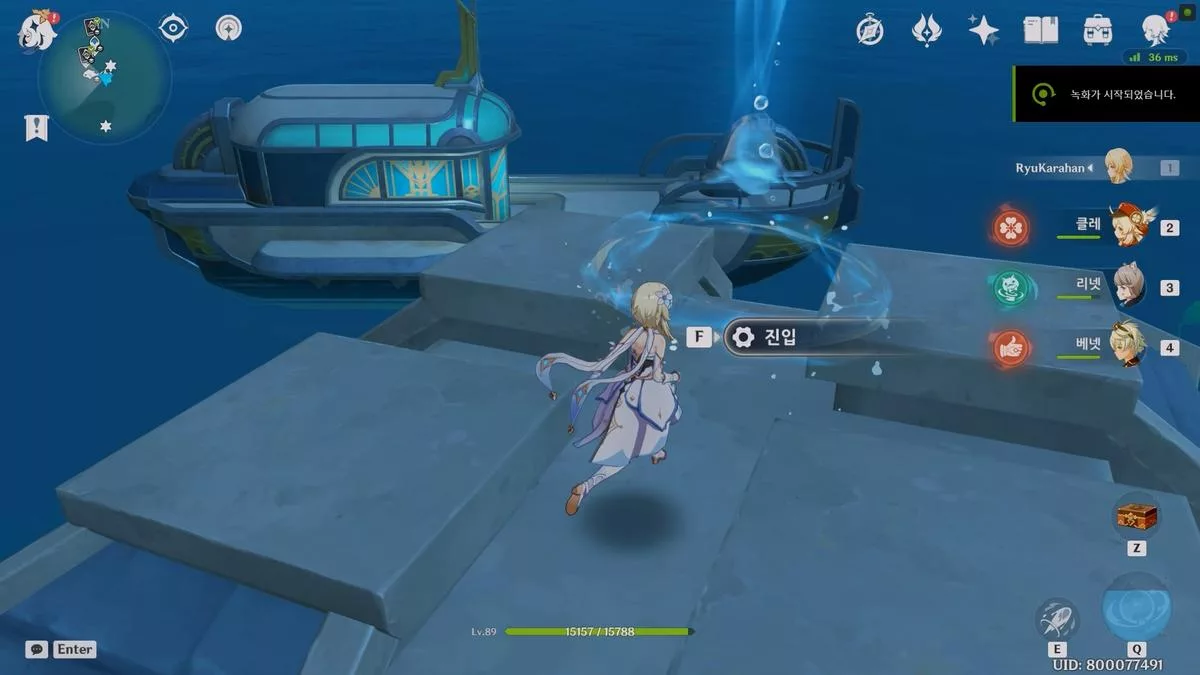Open the four-point star Wish icon

point(984,31)
